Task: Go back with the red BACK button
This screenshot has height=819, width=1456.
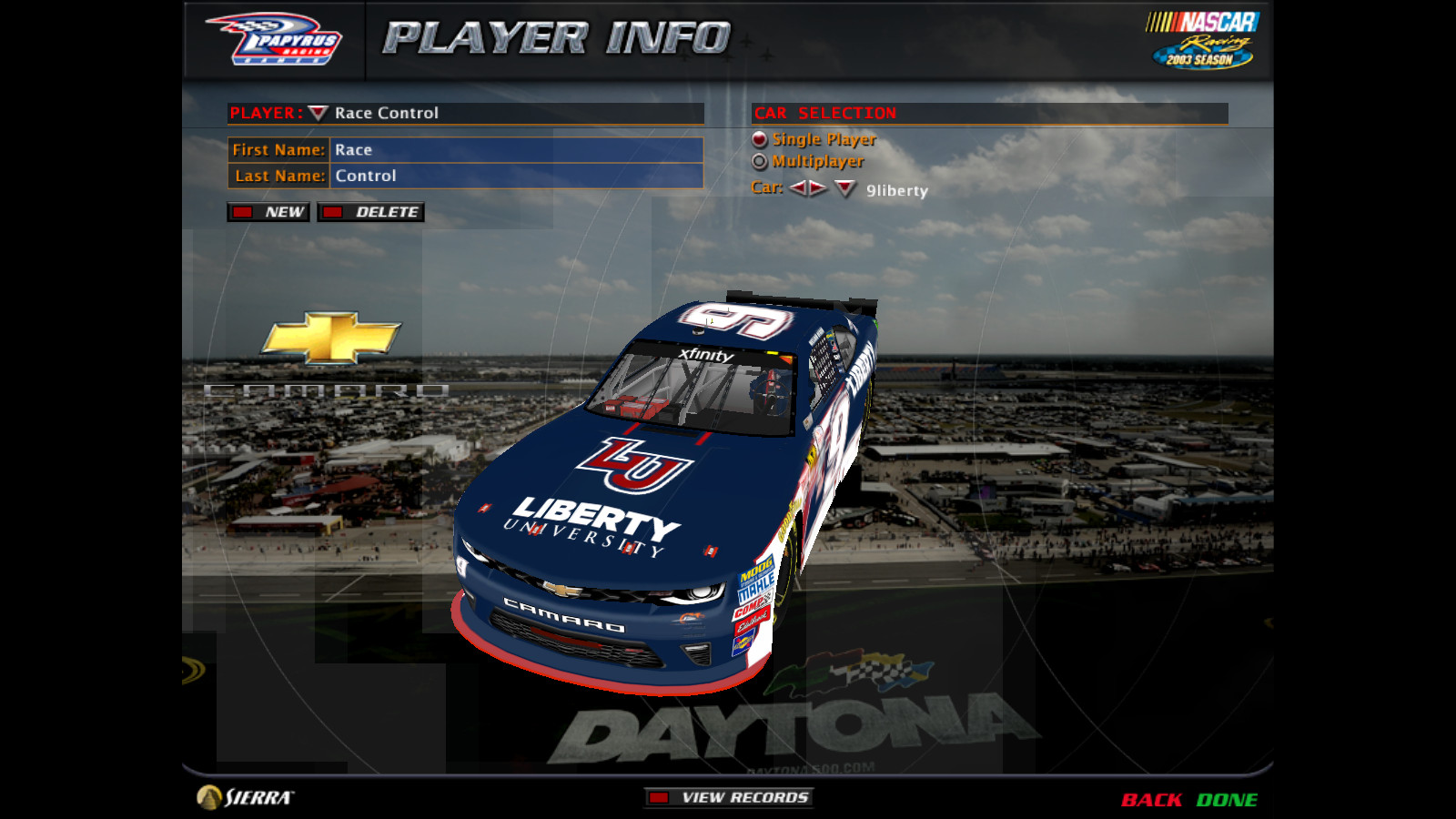Action: [x=1151, y=800]
